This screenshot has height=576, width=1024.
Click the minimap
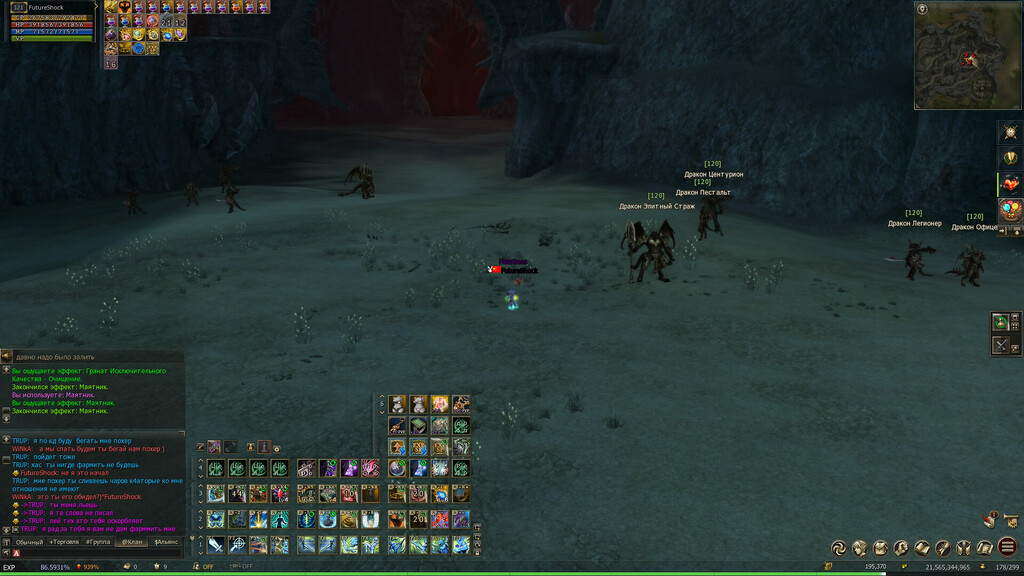pos(967,55)
